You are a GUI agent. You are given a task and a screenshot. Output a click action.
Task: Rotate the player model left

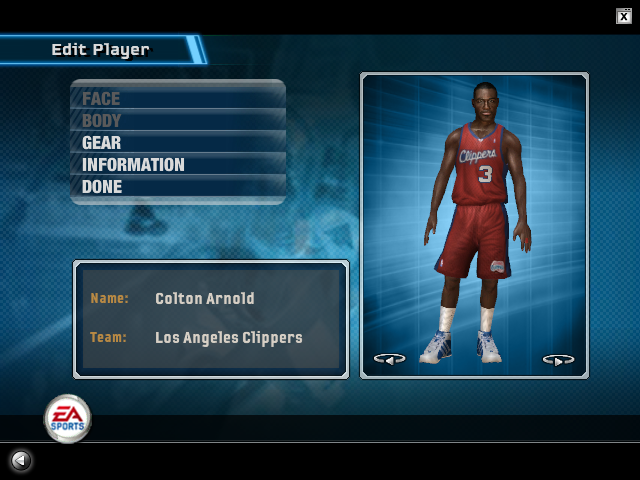389,358
